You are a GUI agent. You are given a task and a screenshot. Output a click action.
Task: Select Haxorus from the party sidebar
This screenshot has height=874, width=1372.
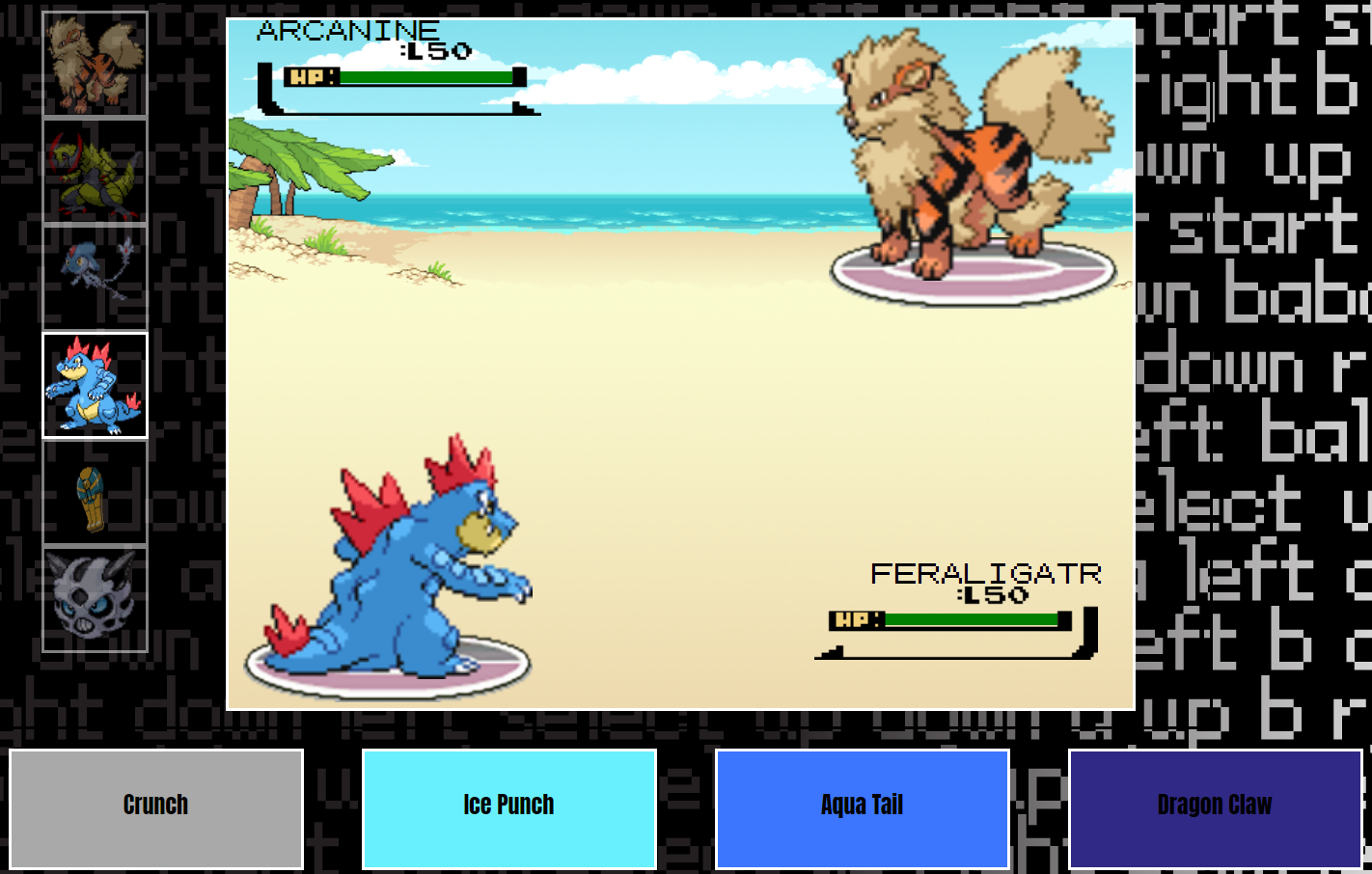[94, 169]
